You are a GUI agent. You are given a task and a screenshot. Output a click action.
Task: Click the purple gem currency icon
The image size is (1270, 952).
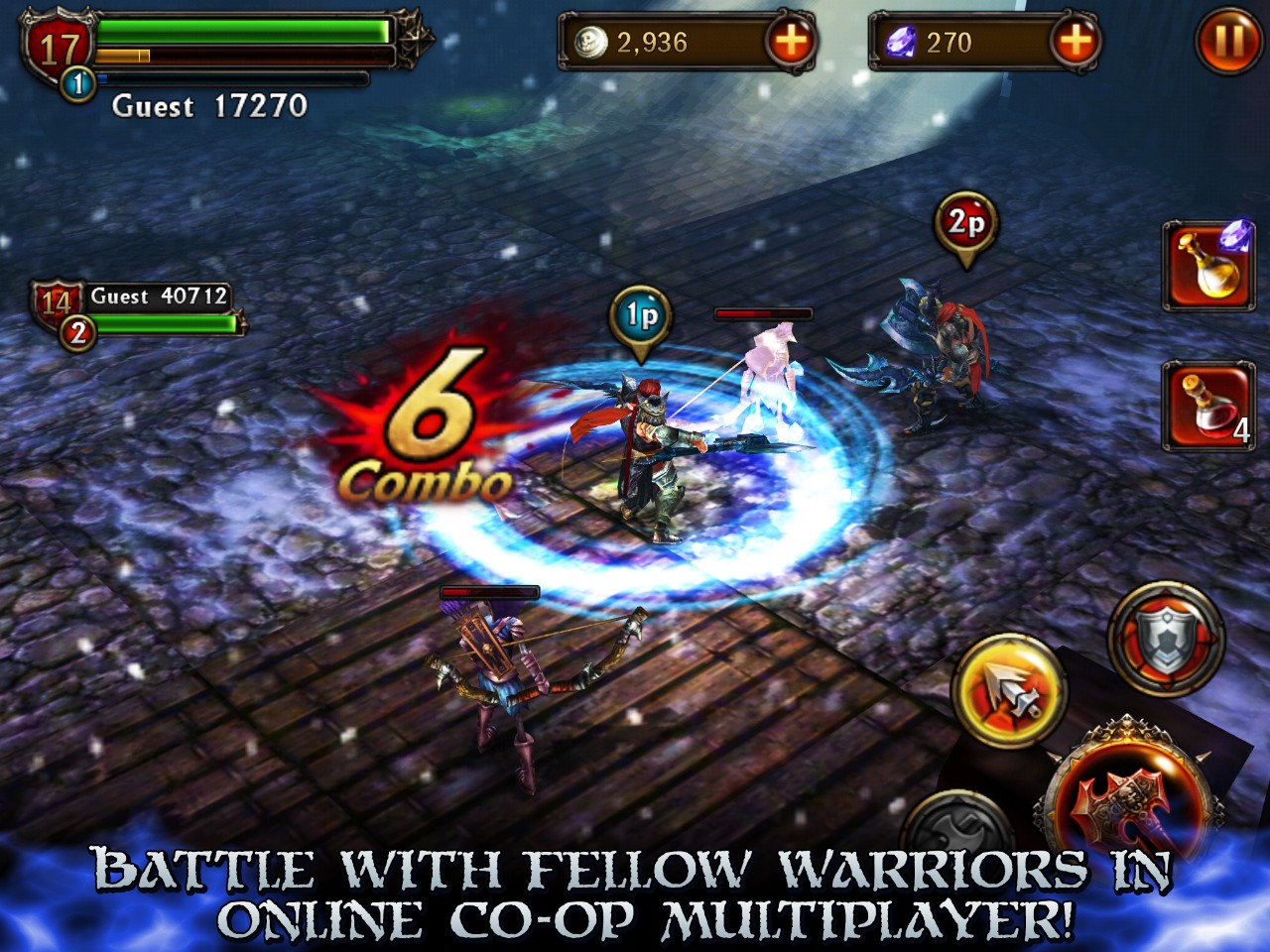click(901, 43)
